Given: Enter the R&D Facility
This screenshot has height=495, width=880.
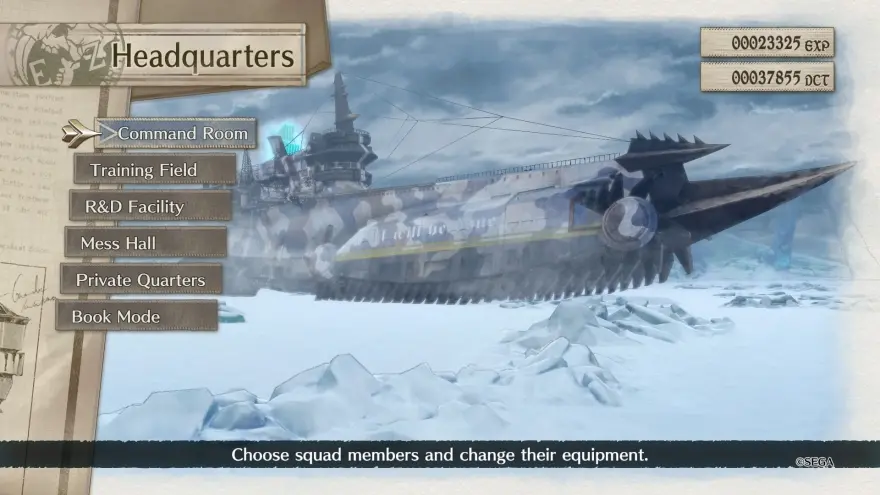Looking at the screenshot, I should [x=150, y=207].
